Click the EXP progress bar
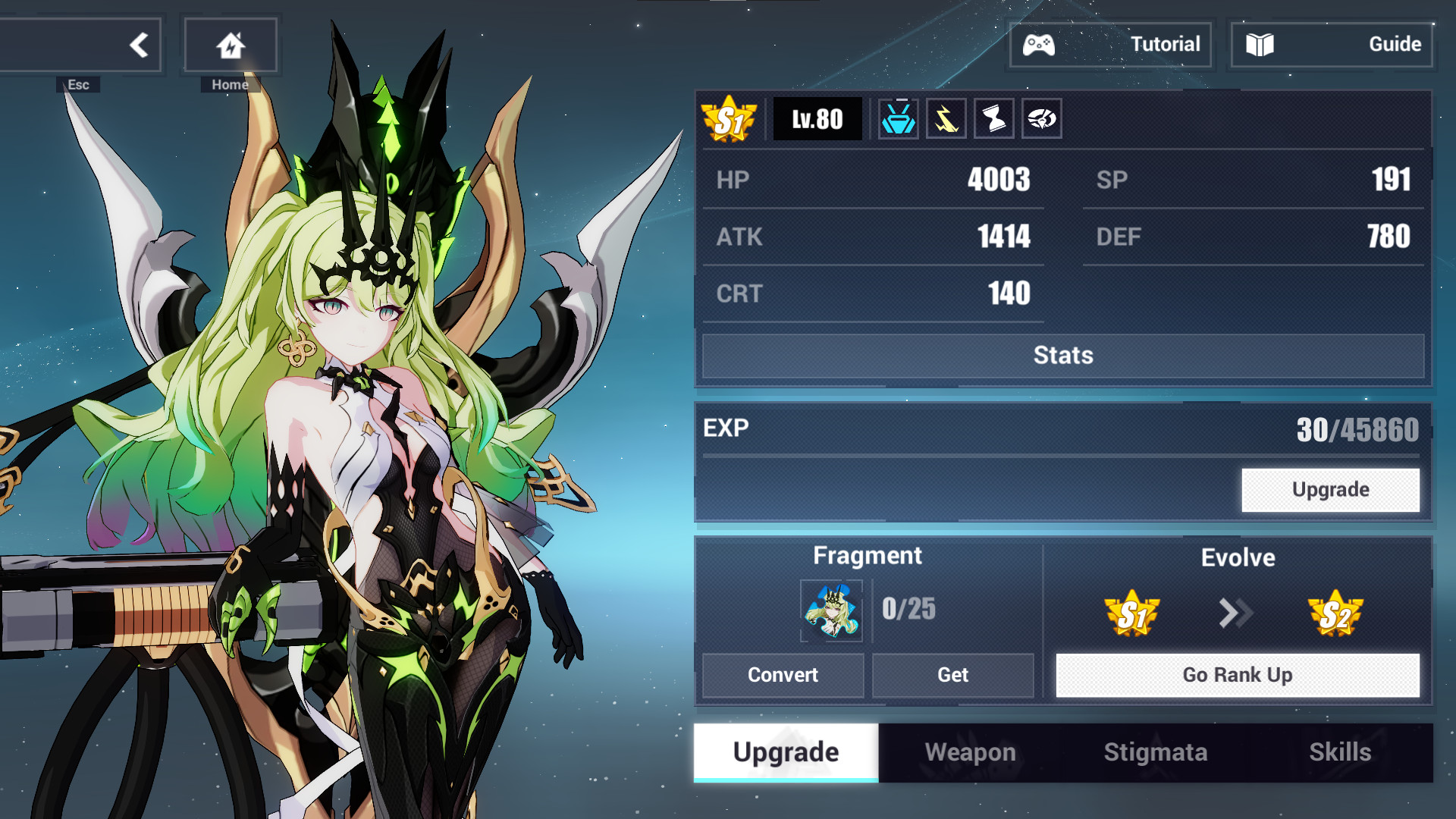The height and width of the screenshot is (819, 1456). pyautogui.click(x=1062, y=453)
